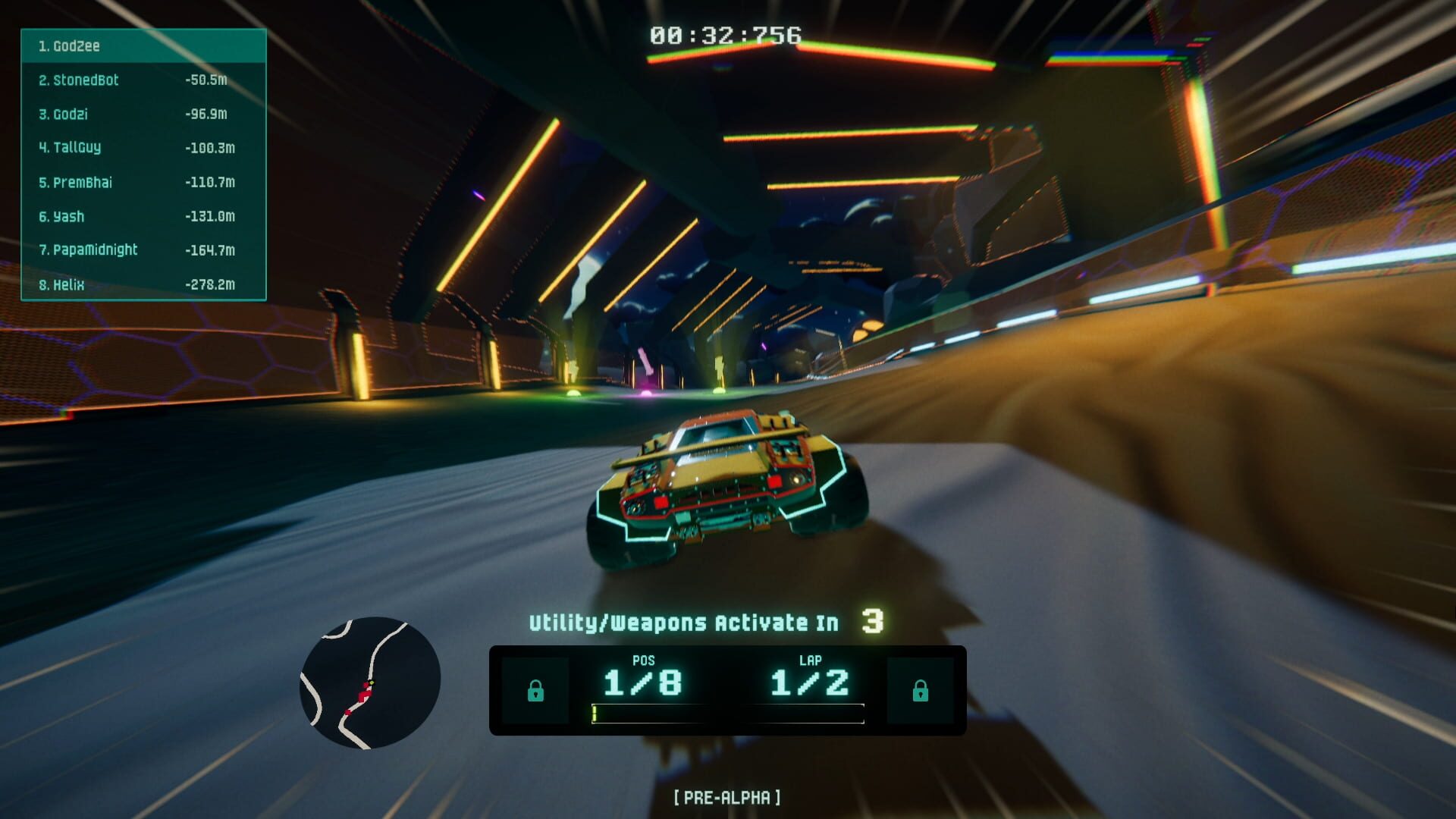Select StonedBot in the standings list
Viewport: 1456px width, 819px height.
pos(83,80)
